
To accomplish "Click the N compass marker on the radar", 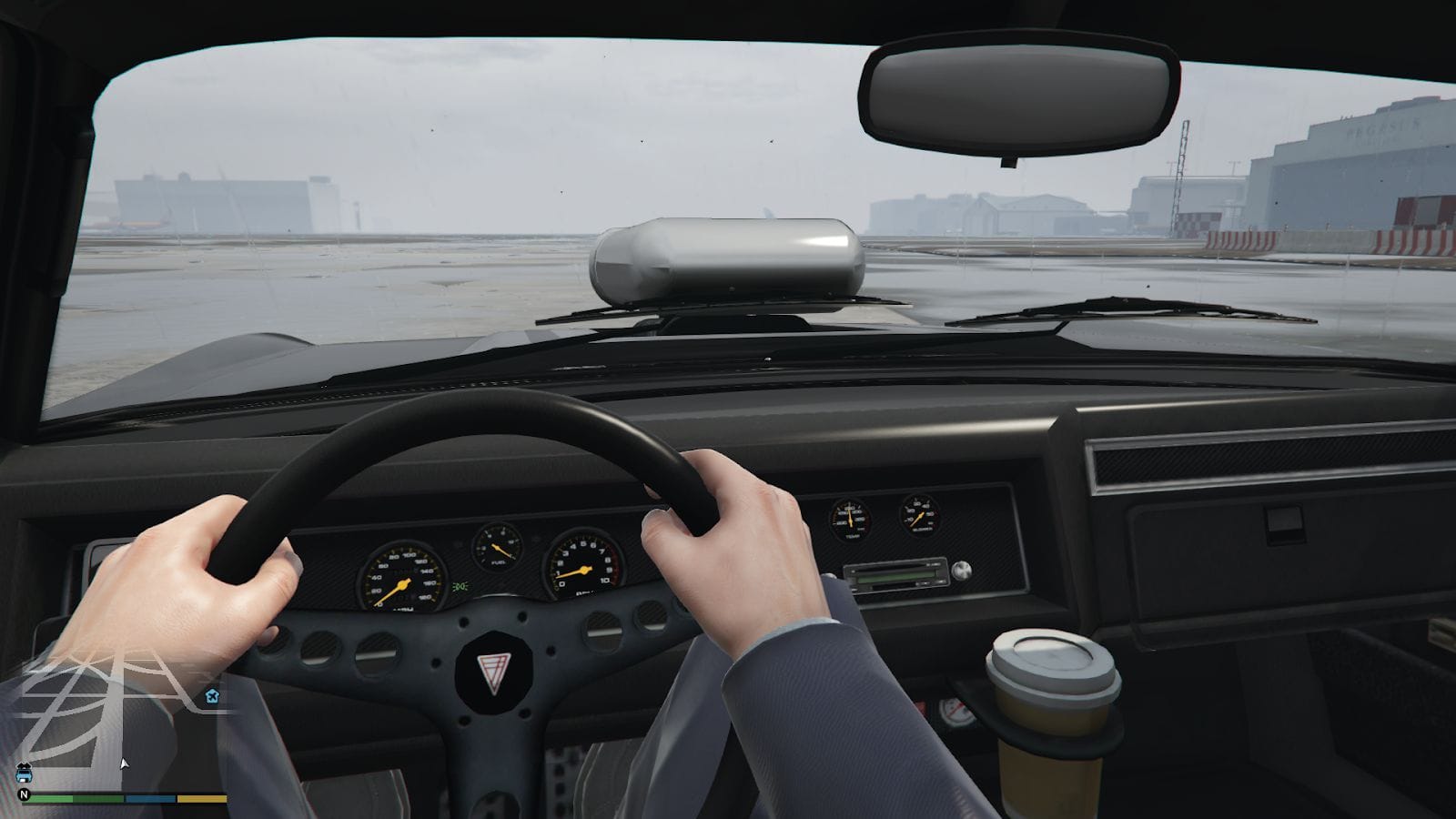I will click(25, 794).
